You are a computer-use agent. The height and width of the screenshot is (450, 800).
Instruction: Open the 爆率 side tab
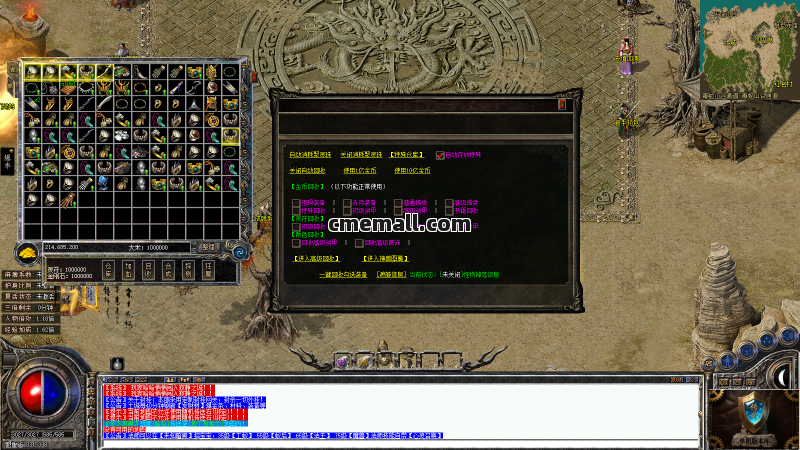click(x=6, y=159)
